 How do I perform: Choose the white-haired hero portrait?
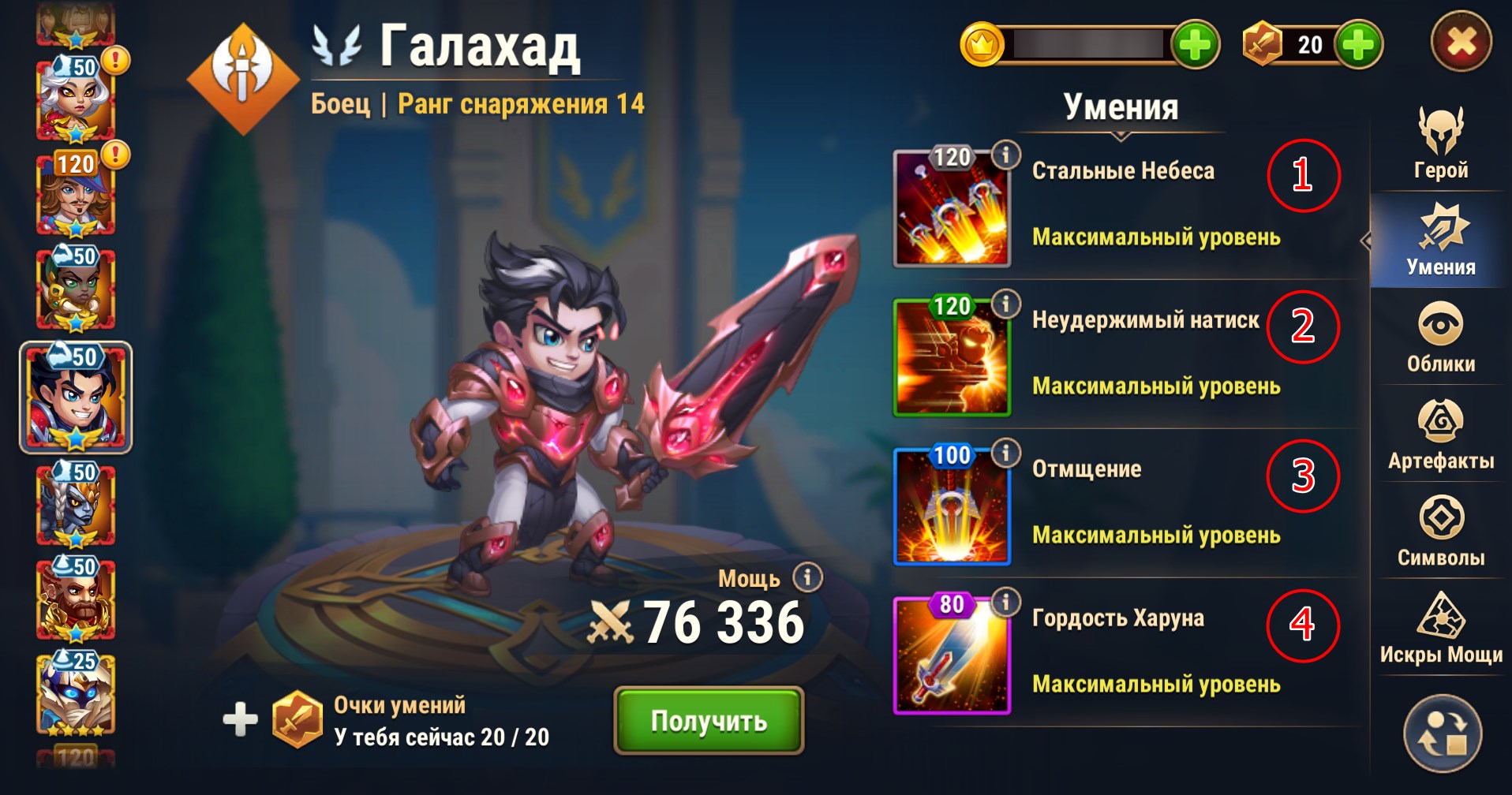coord(76,99)
